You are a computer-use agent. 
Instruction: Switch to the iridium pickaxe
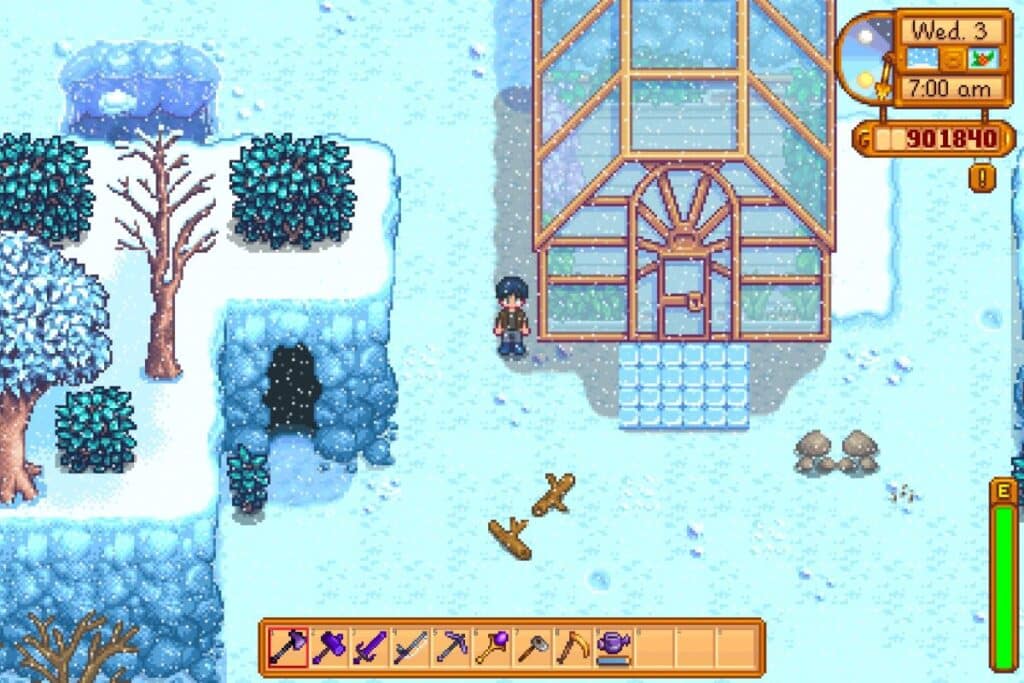coord(451,647)
